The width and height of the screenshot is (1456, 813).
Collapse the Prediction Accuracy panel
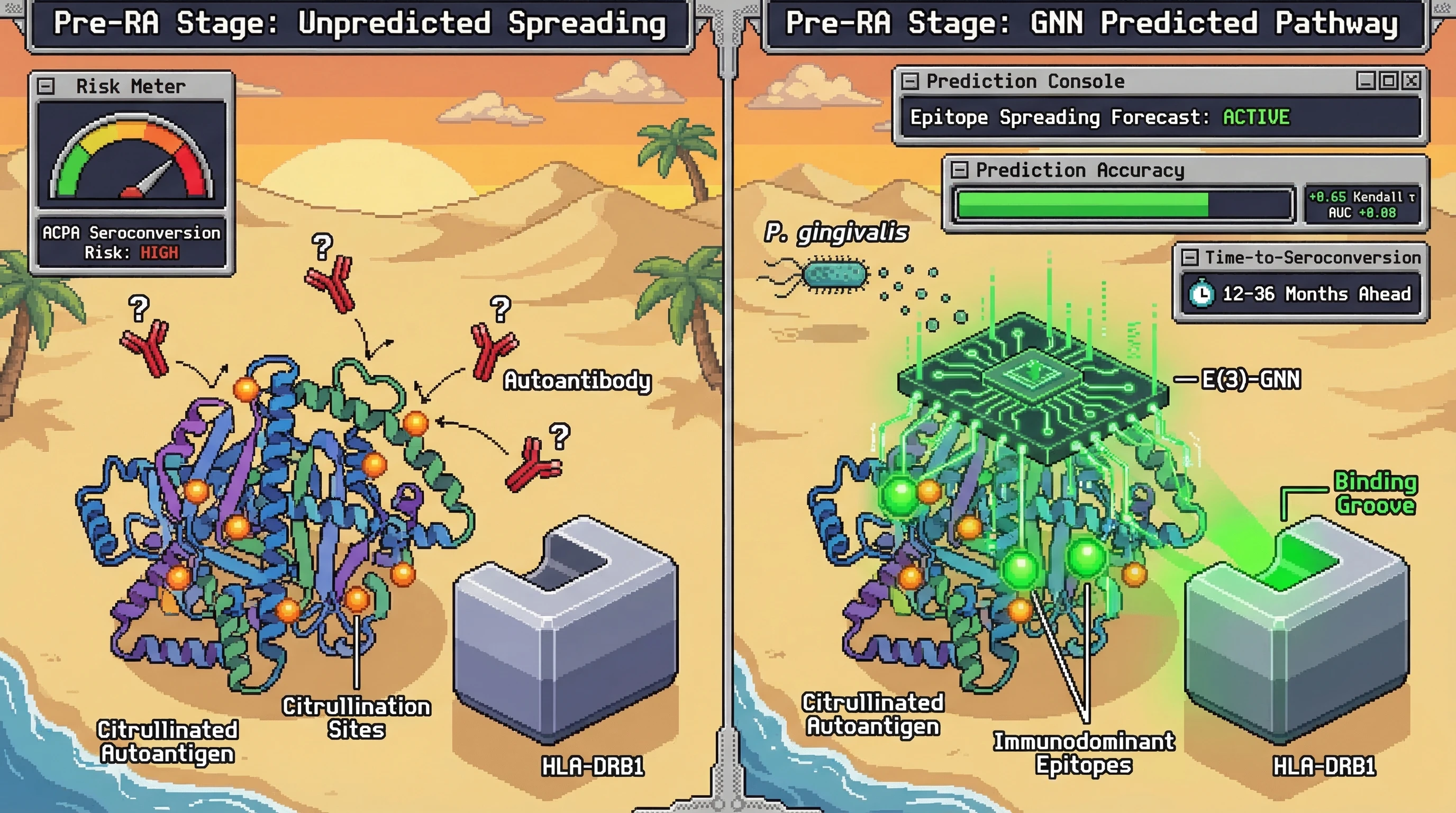coord(959,169)
